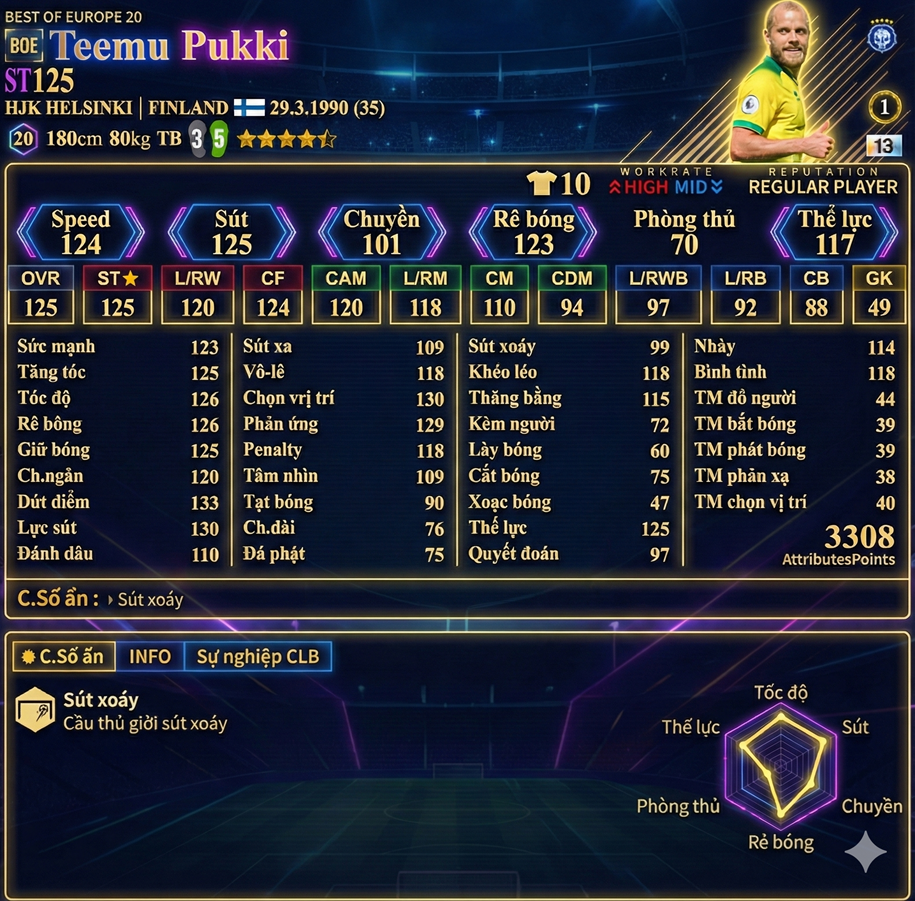Pick the GK position rating box
This screenshot has width=915, height=901.
pos(879,294)
